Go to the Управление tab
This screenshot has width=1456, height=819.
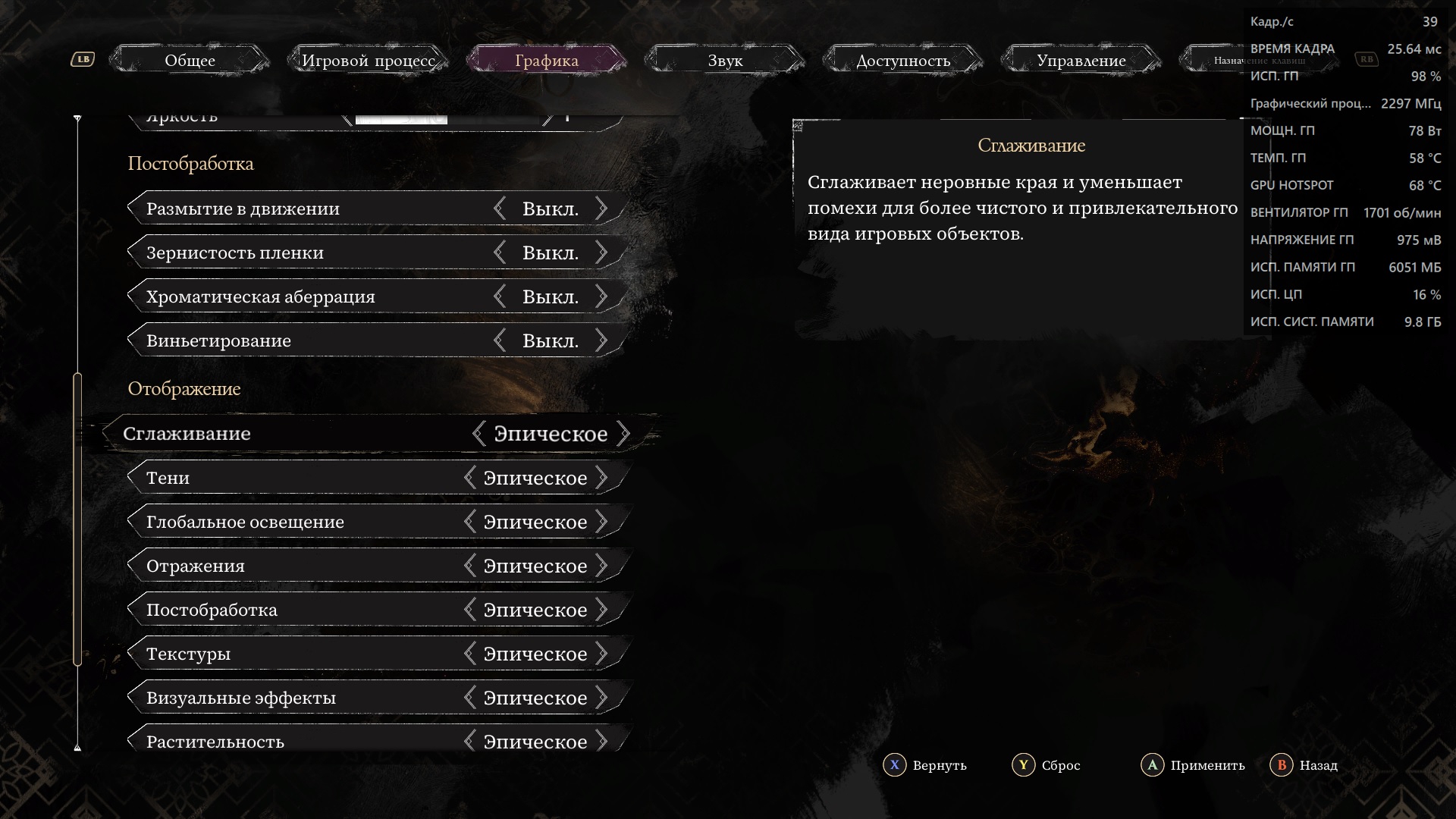pos(1081,61)
